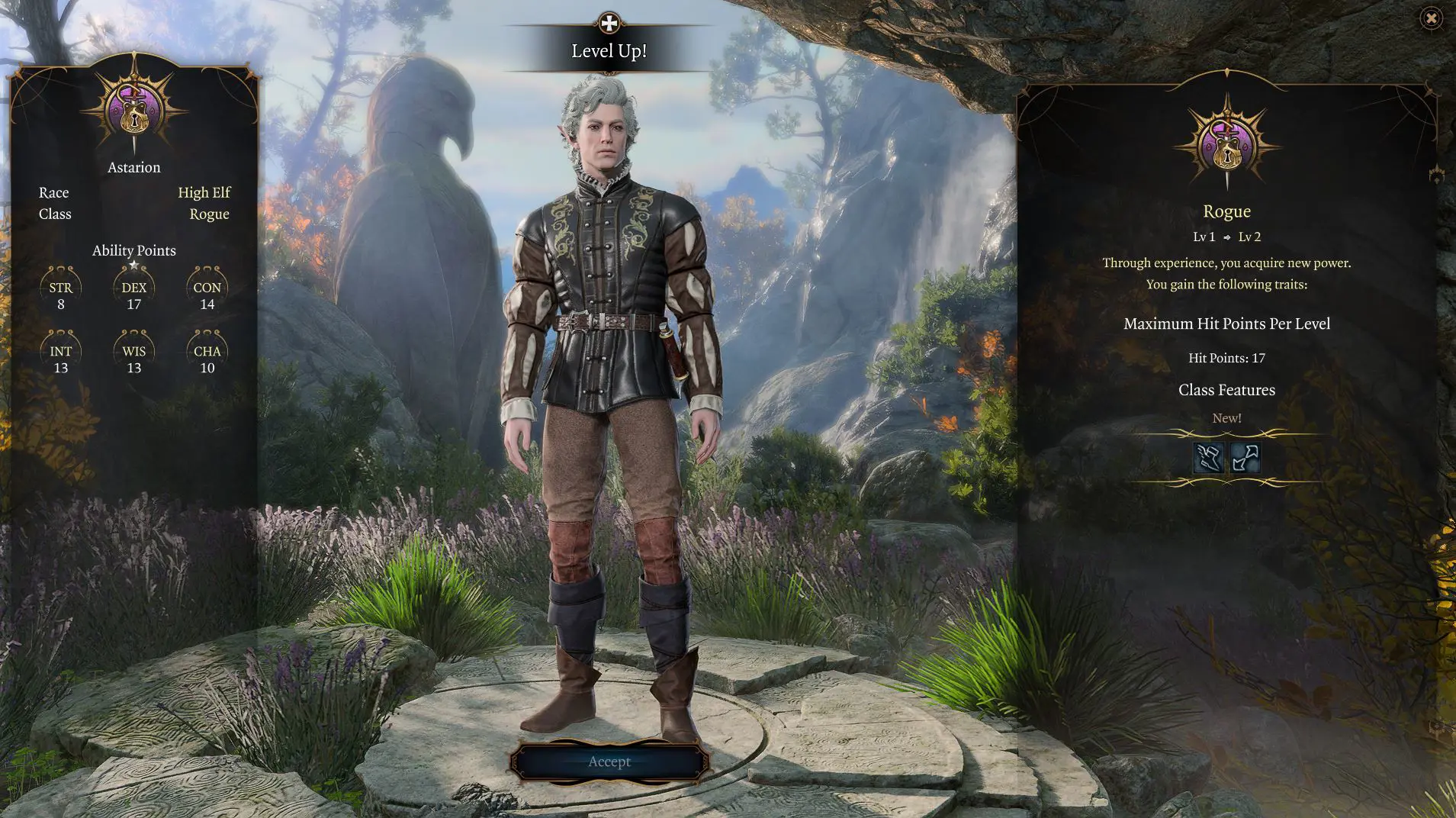The width and height of the screenshot is (1456, 818).
Task: Select the Cunning Action: Disengage feature icon
Action: coord(1245,458)
